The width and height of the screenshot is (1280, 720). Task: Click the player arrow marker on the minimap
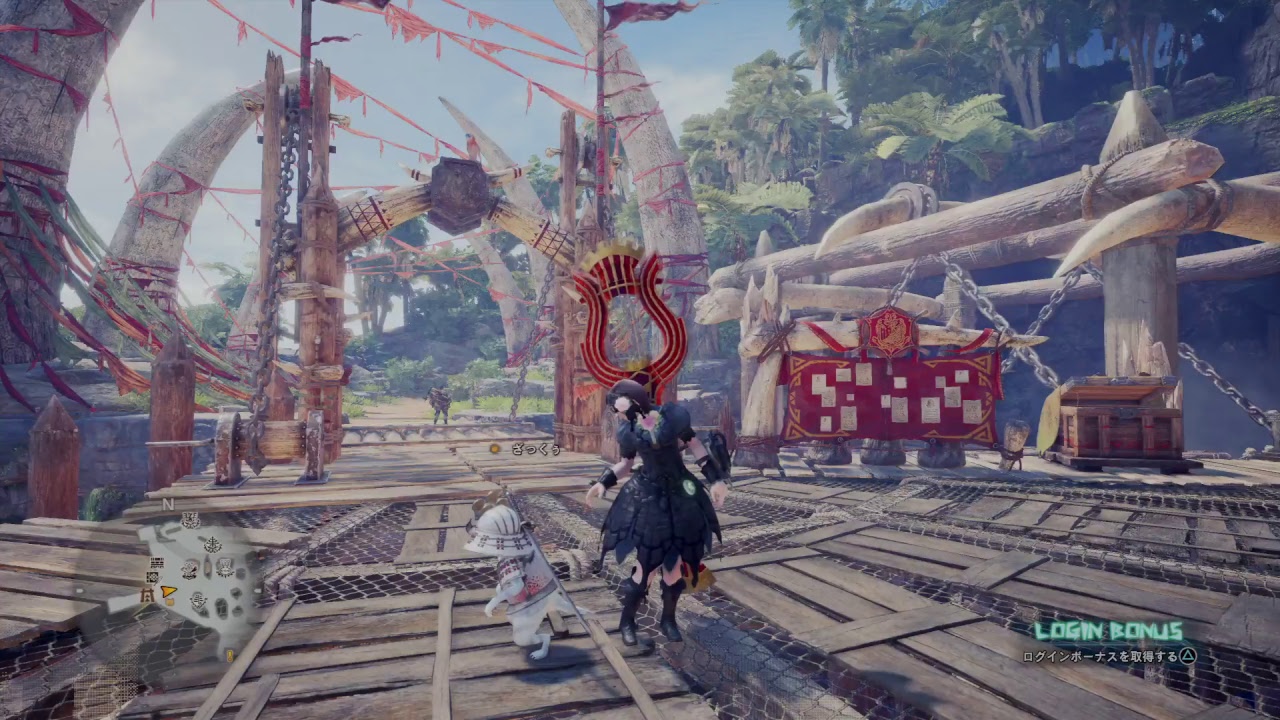(x=167, y=592)
